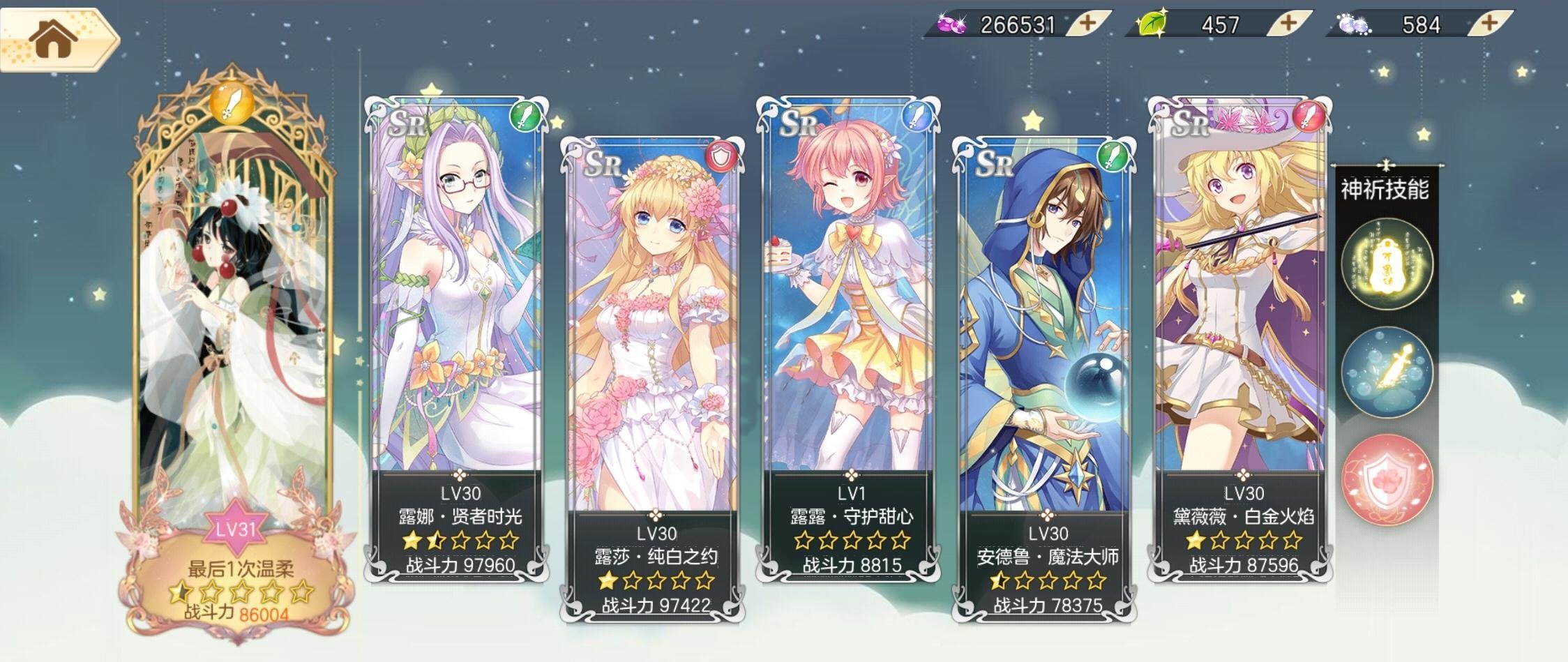Select the 露莎·纯白之约 card
The height and width of the screenshot is (662, 1568).
click(x=653, y=377)
